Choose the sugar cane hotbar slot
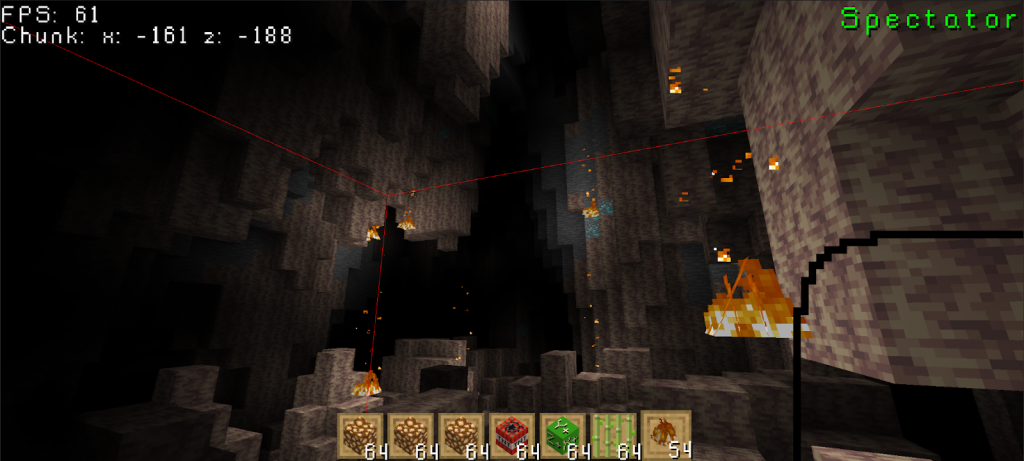The height and width of the screenshot is (461, 1024). coord(615,436)
